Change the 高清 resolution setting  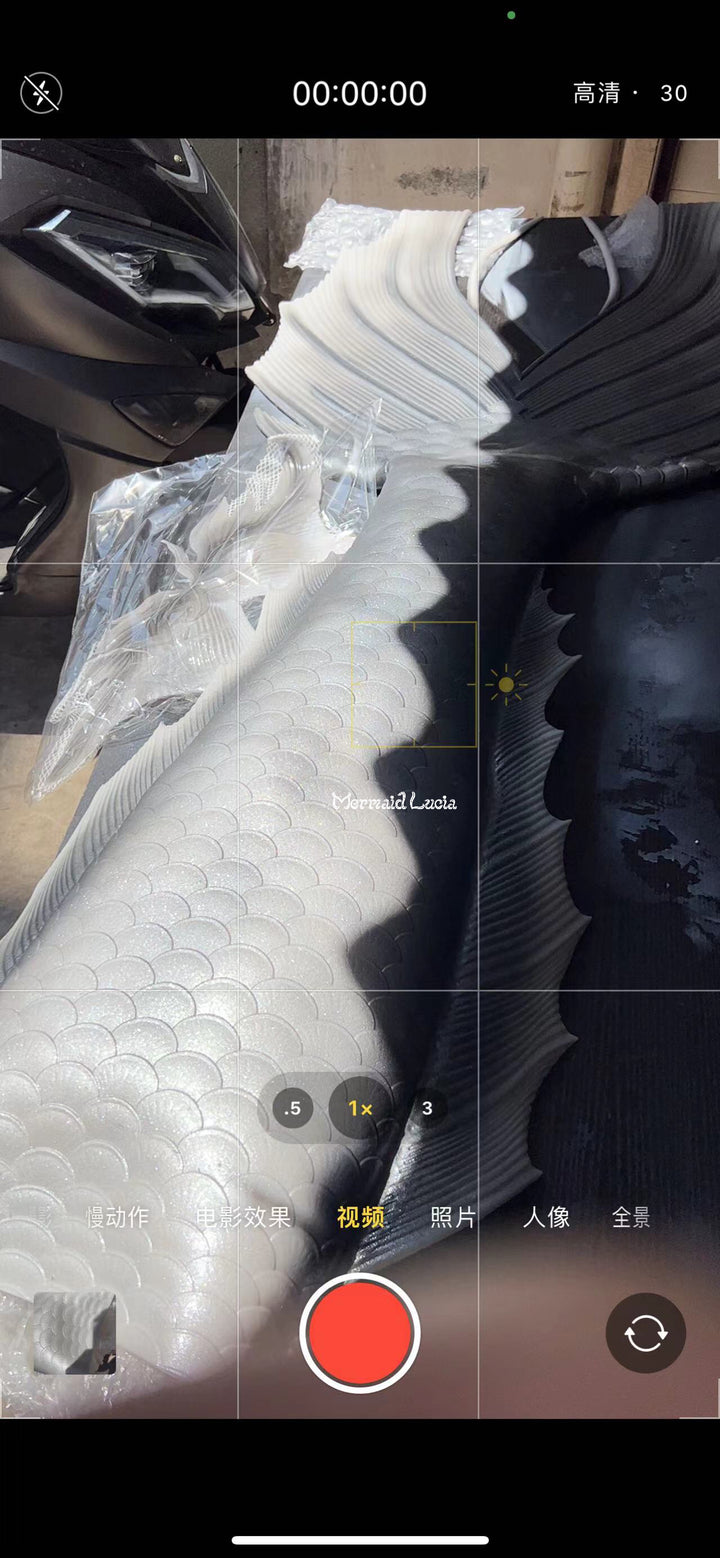(597, 93)
